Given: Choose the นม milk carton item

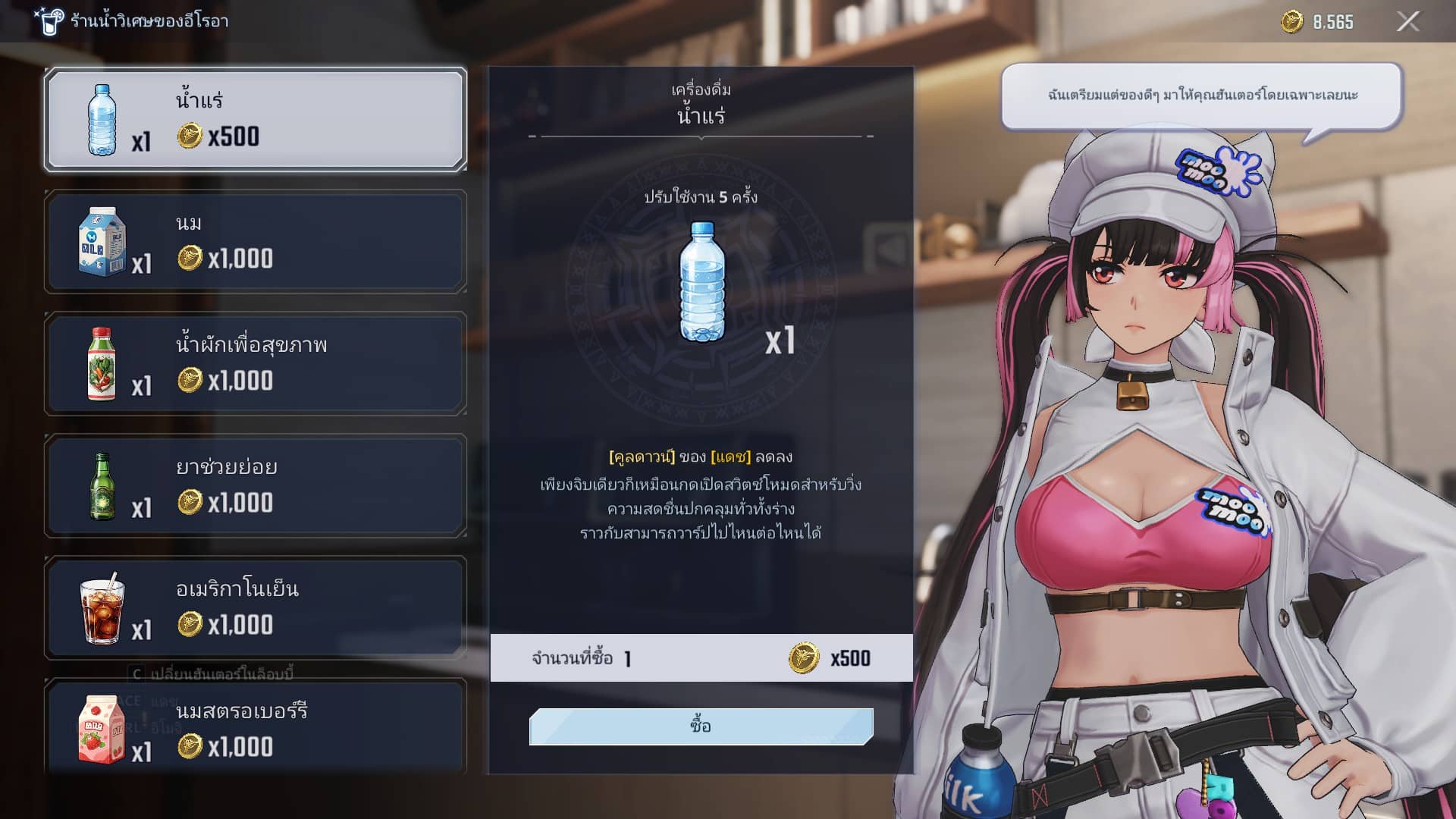Looking at the screenshot, I should pos(256,241).
